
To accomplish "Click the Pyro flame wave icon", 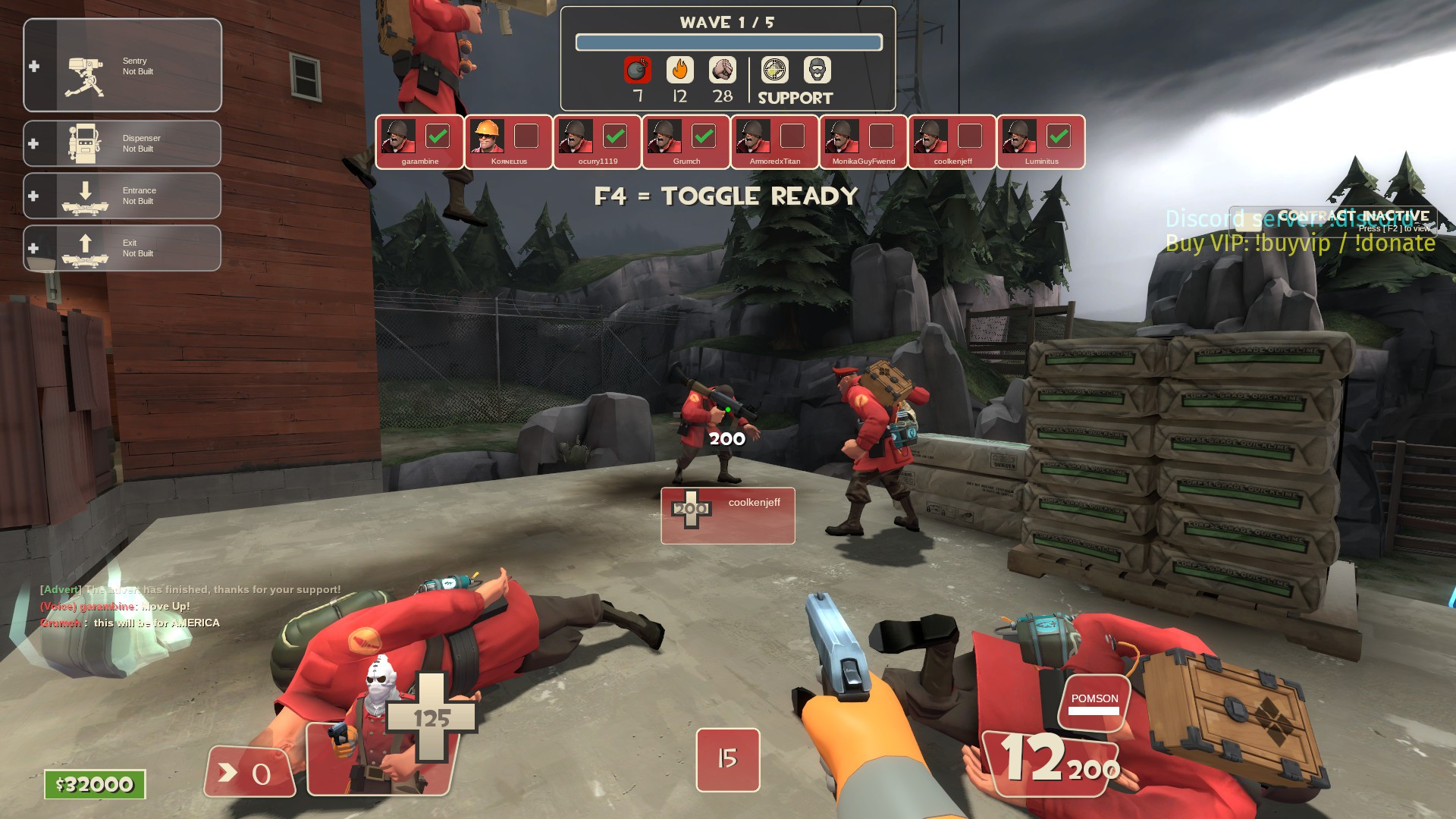I will (680, 70).
